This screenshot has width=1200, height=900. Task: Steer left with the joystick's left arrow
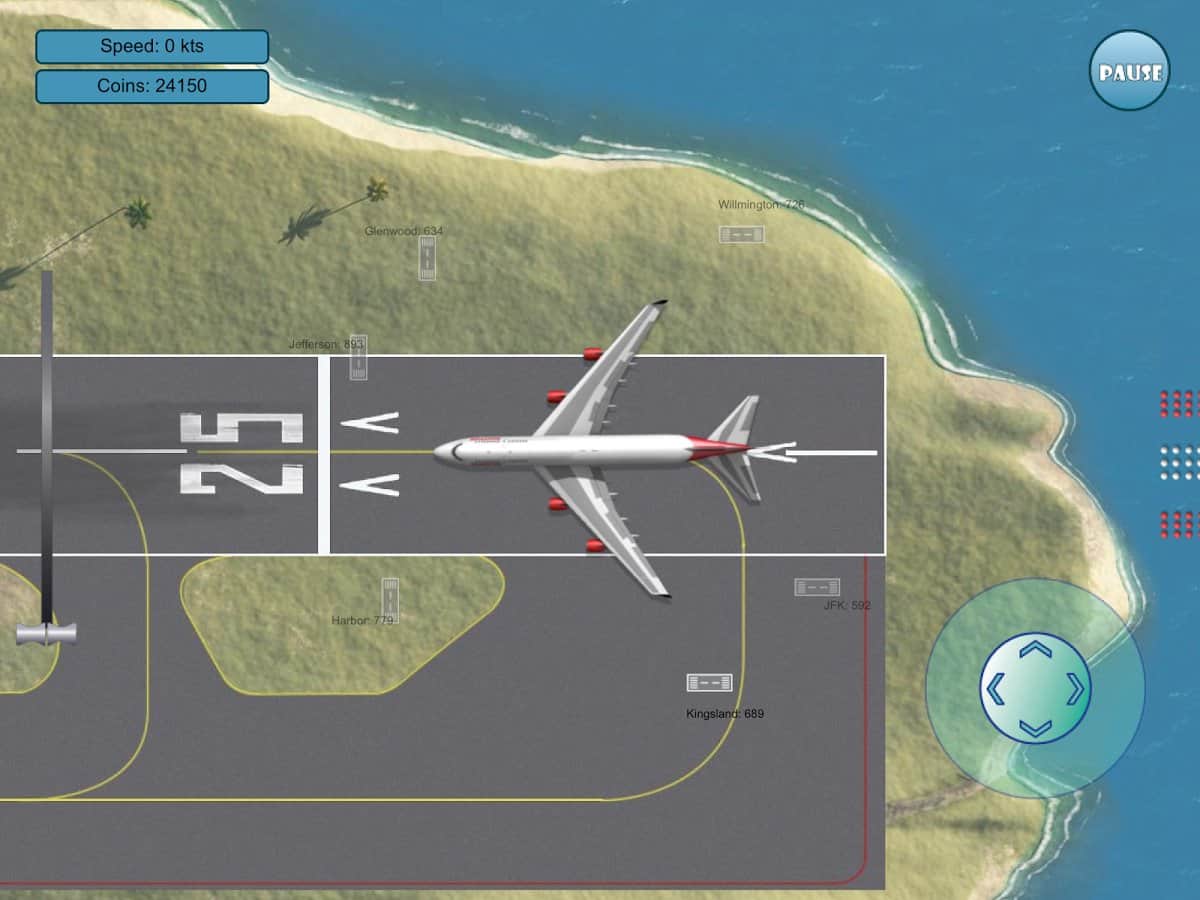[x=995, y=688]
